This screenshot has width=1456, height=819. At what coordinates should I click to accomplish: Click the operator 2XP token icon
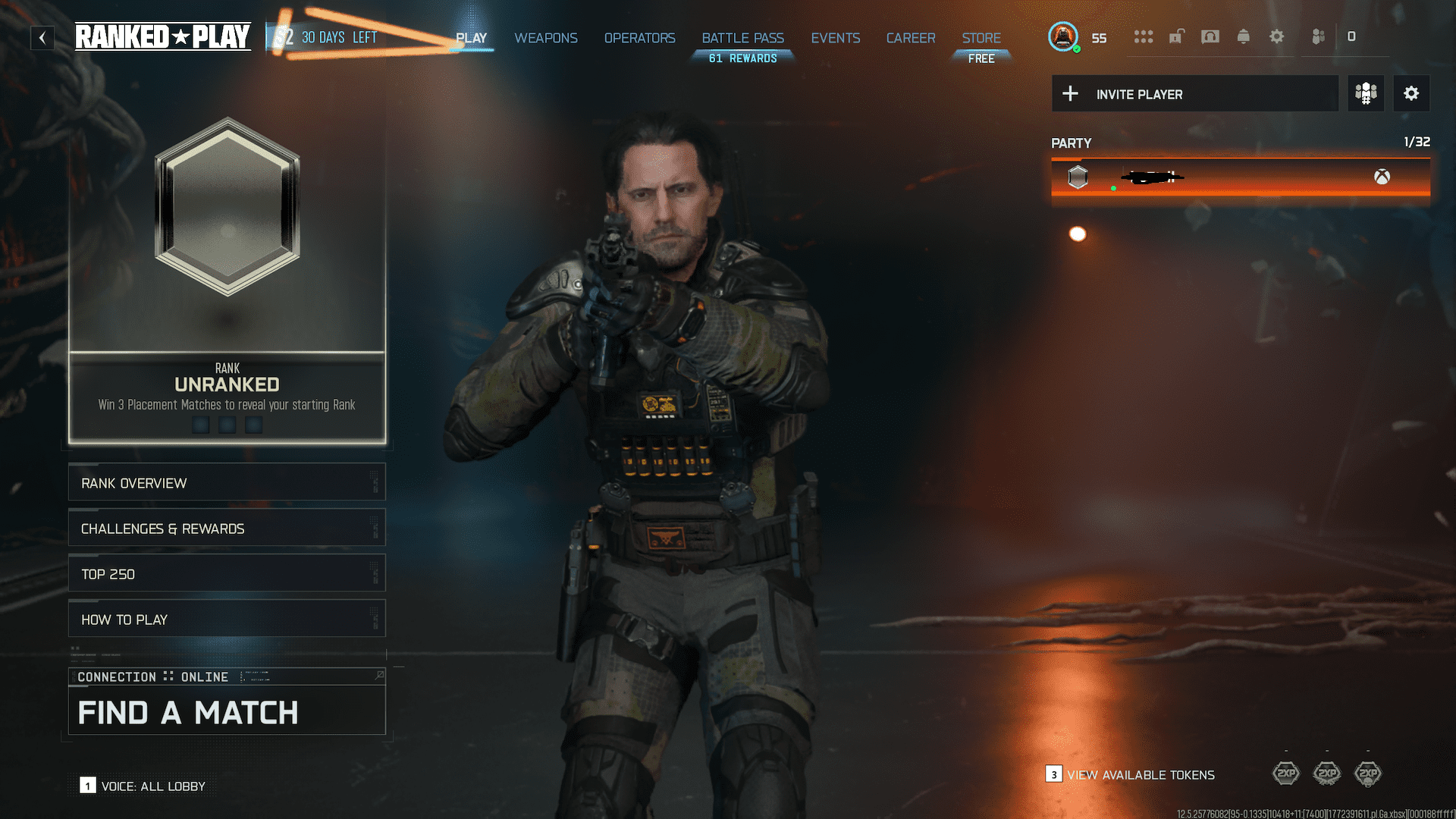tap(1367, 773)
